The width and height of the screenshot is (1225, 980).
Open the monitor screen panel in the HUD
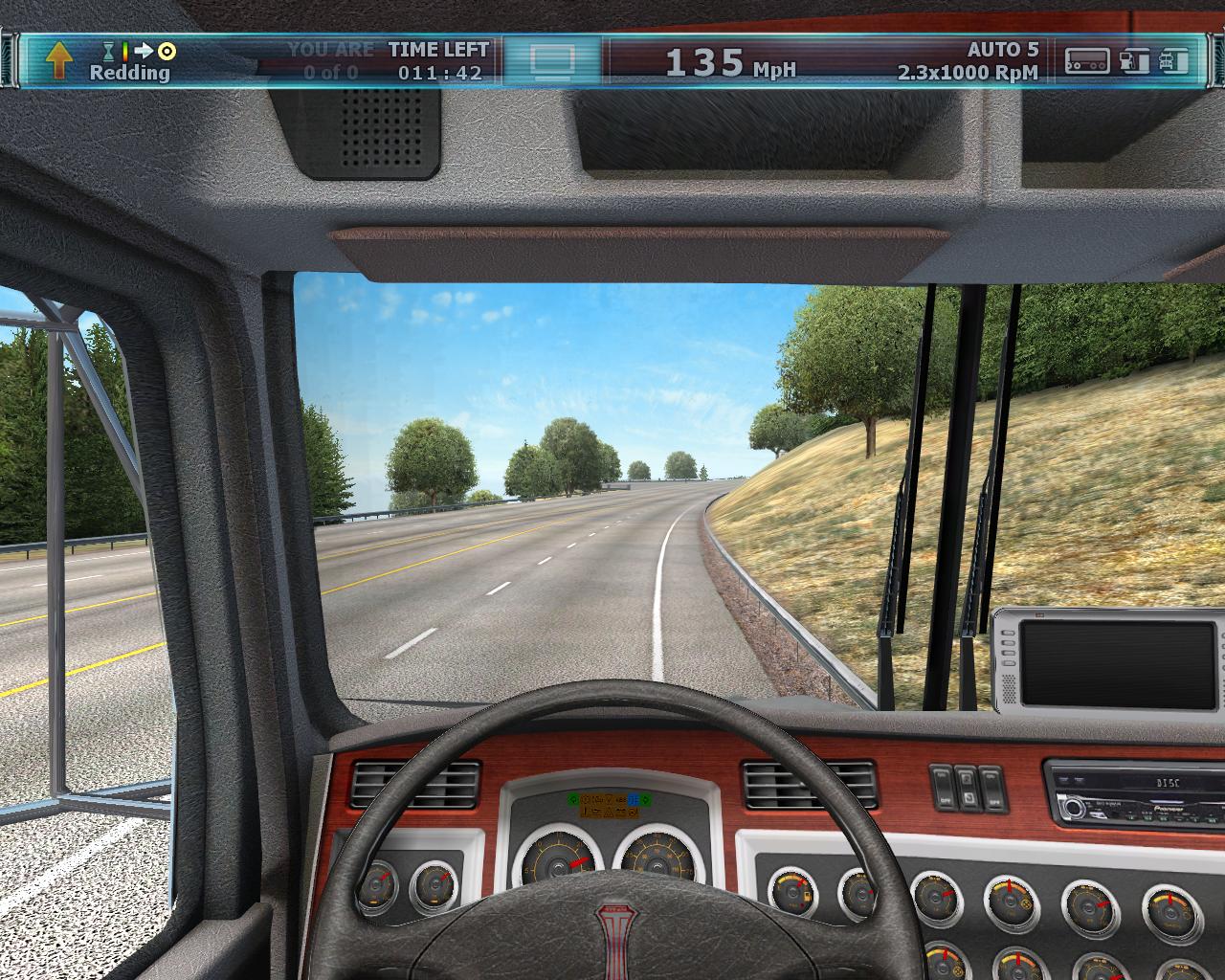(x=552, y=60)
